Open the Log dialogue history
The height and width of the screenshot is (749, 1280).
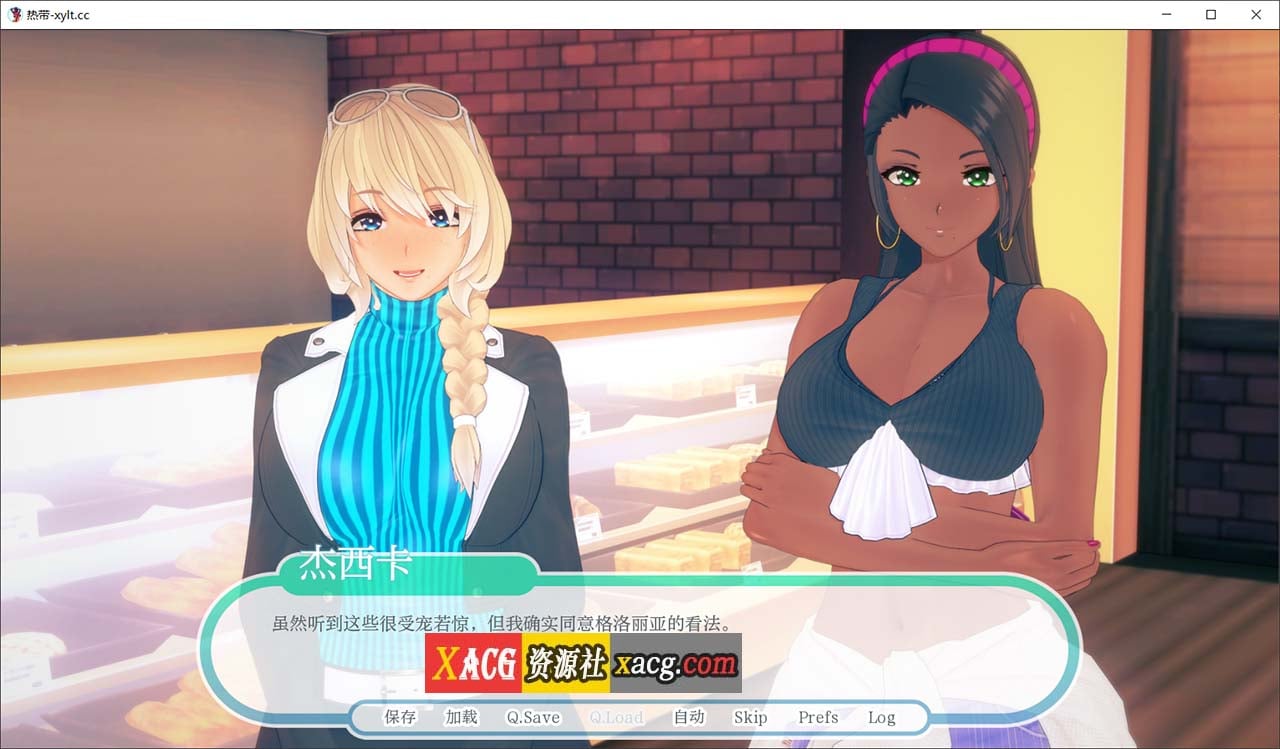(881, 717)
